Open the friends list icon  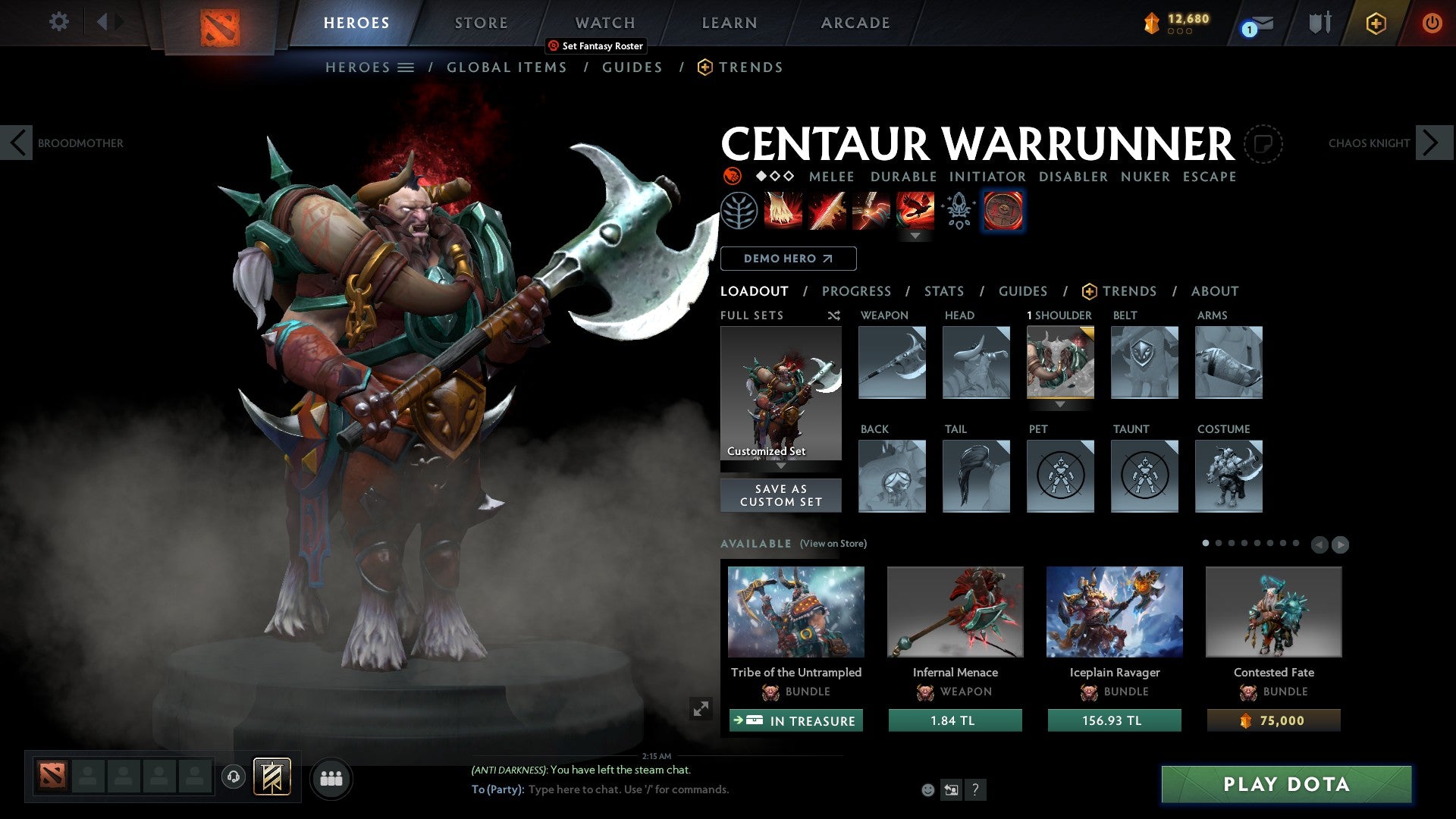[x=331, y=777]
